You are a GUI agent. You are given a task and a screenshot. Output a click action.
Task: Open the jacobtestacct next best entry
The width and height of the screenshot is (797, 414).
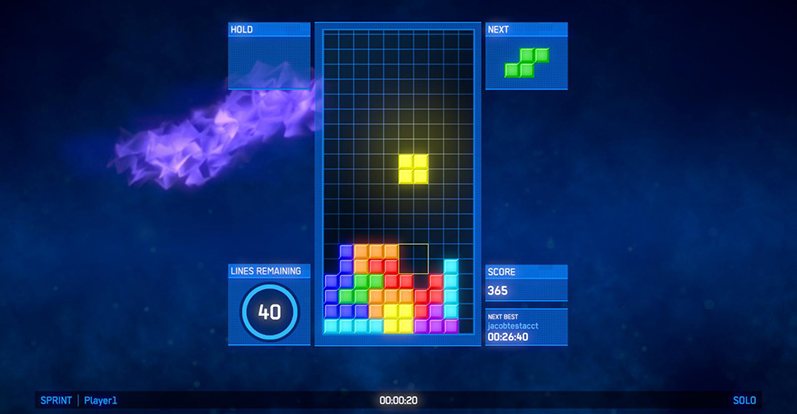[512, 326]
